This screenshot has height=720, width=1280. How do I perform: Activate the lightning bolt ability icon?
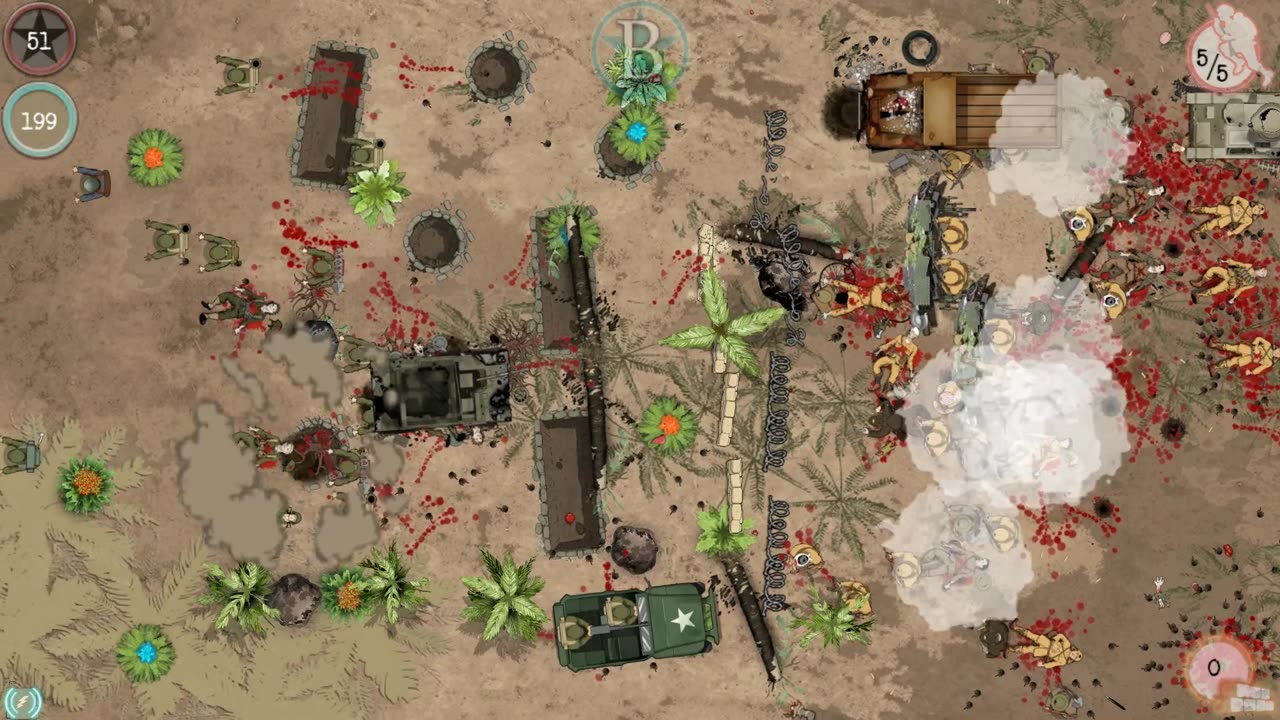coord(21,701)
